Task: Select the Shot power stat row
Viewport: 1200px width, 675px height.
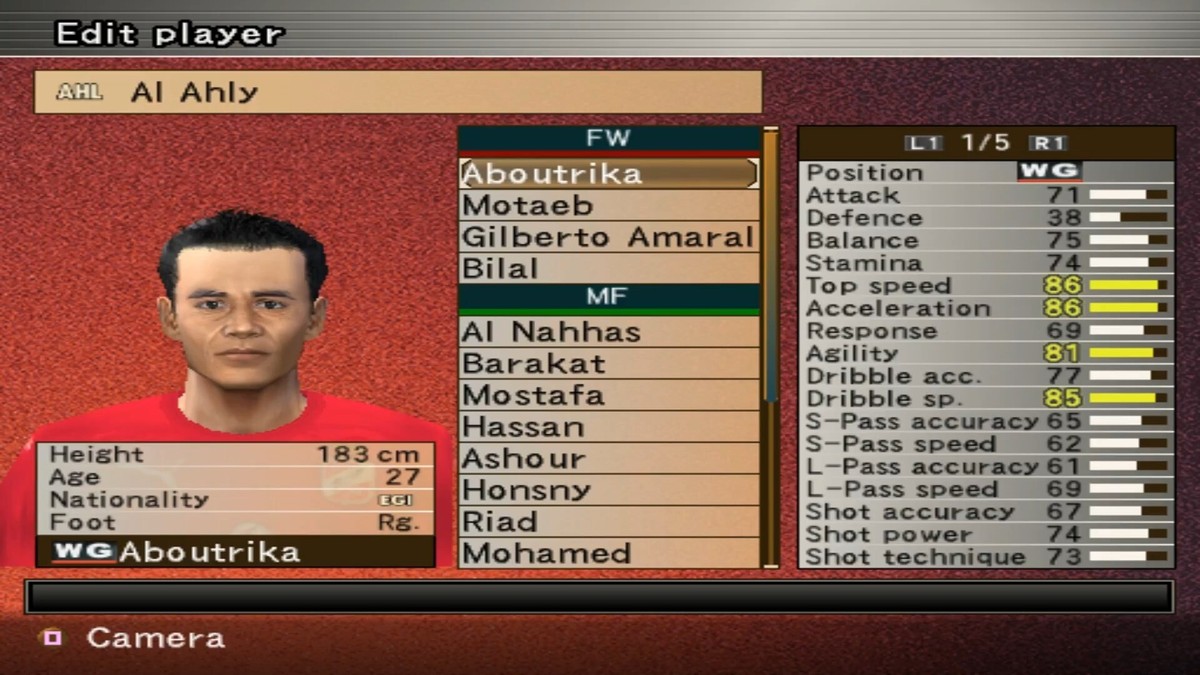Action: coord(985,534)
